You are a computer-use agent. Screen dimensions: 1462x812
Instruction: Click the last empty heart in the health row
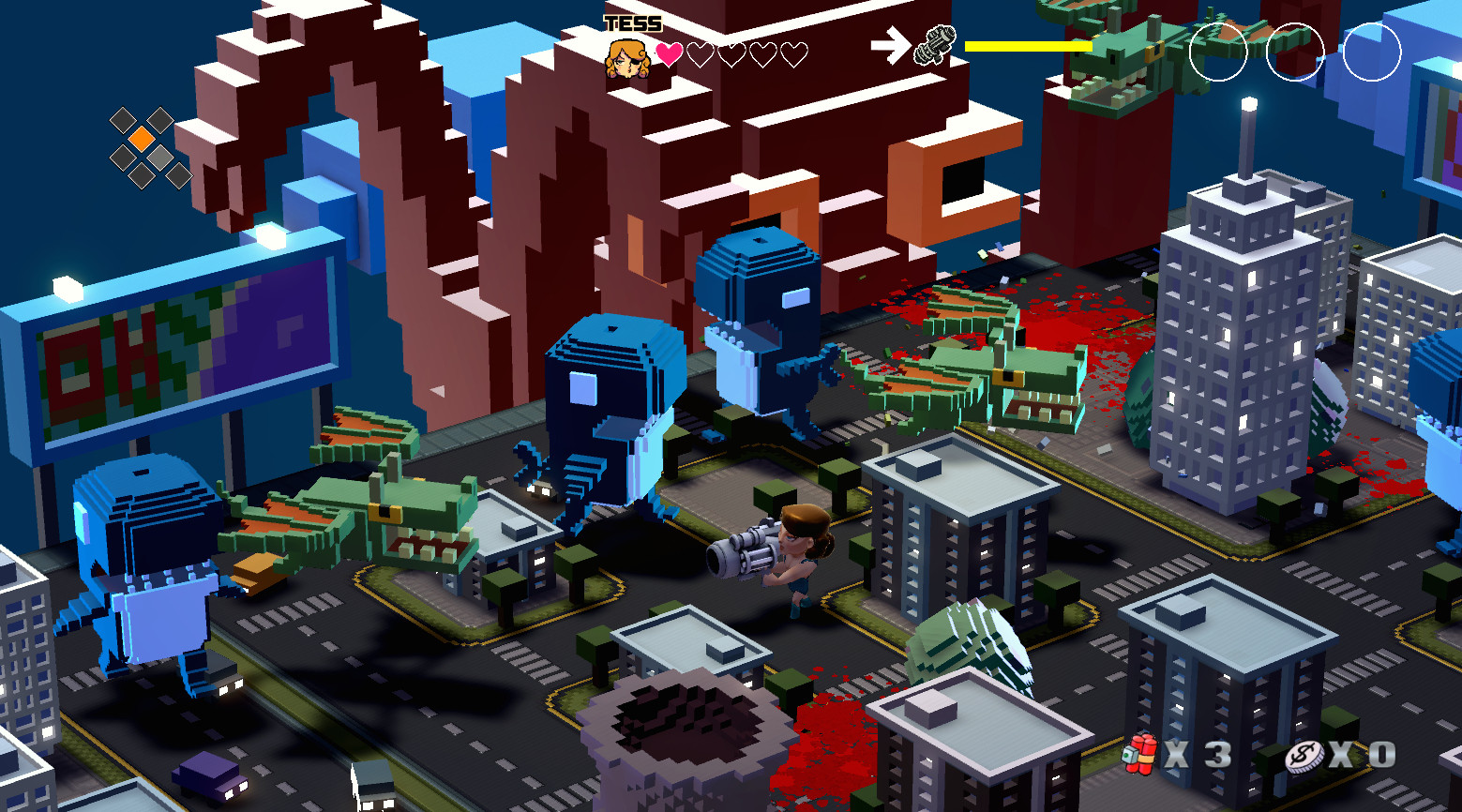click(792, 53)
